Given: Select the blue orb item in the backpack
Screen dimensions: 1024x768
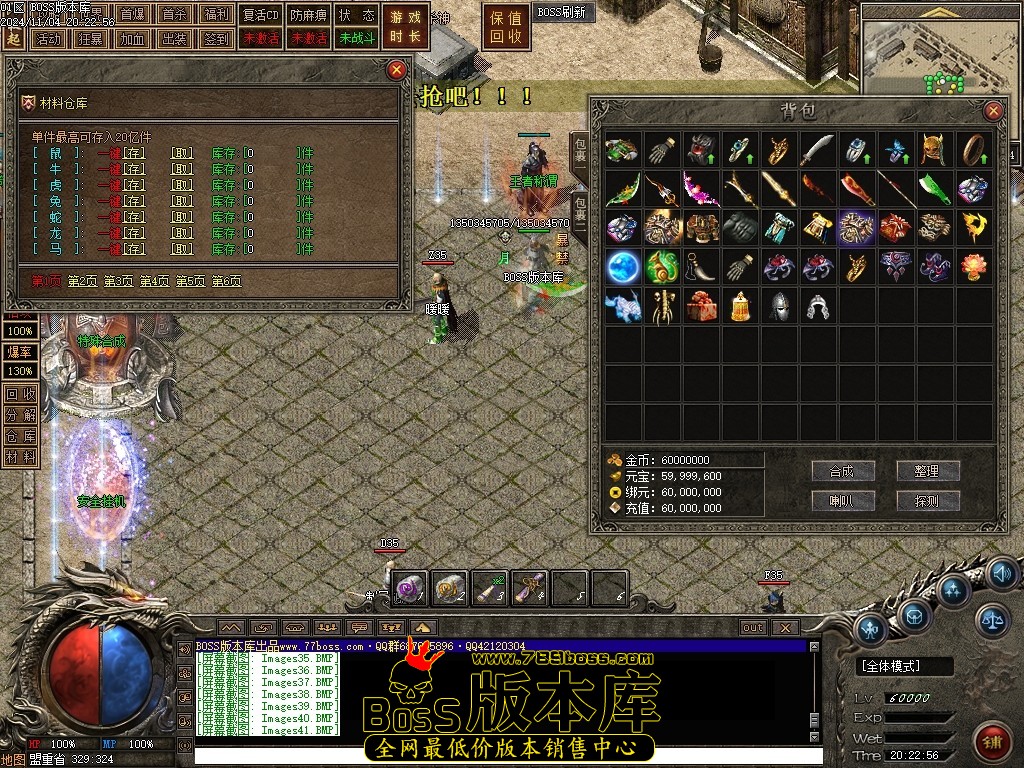Looking at the screenshot, I should pos(624,267).
